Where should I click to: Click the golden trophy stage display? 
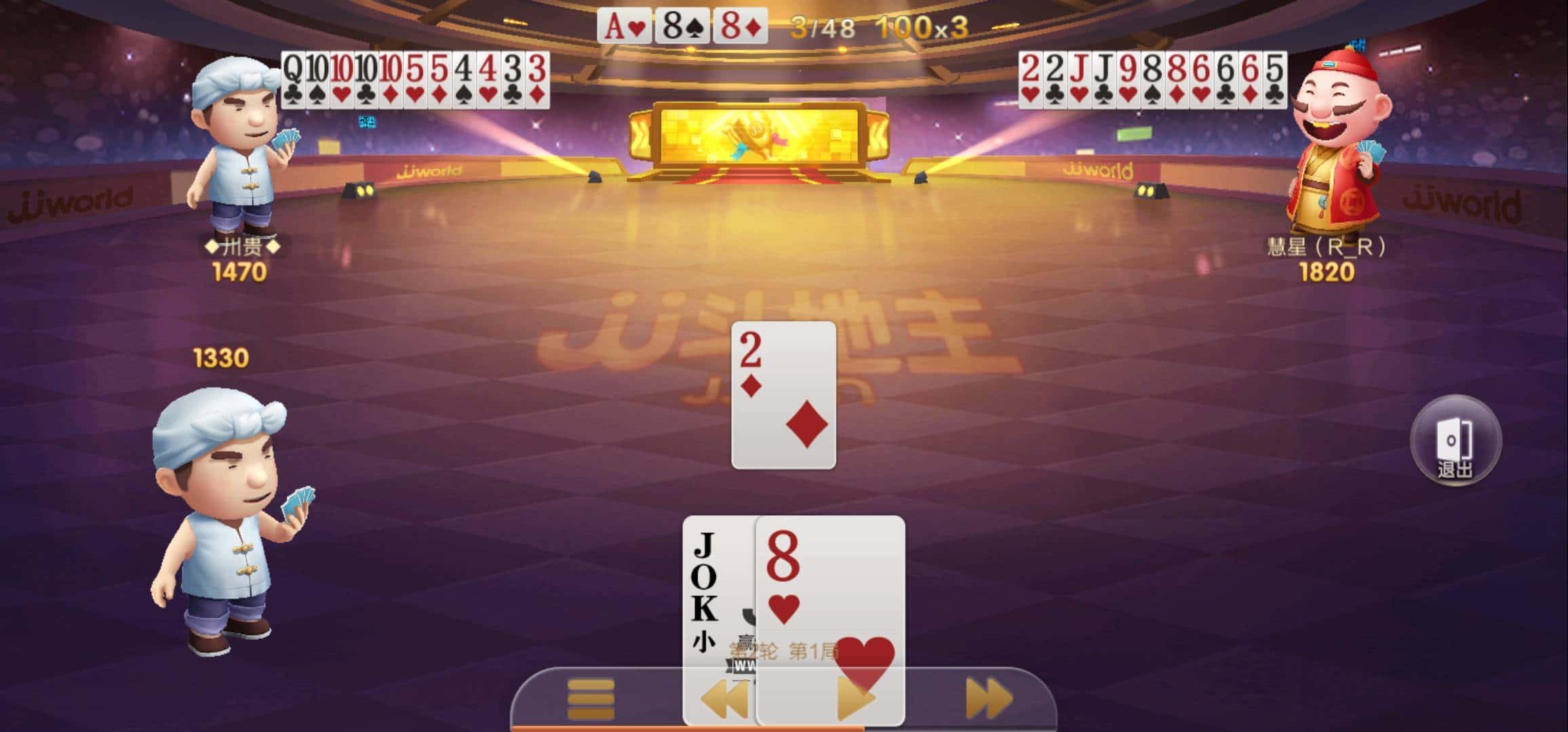tap(760, 136)
